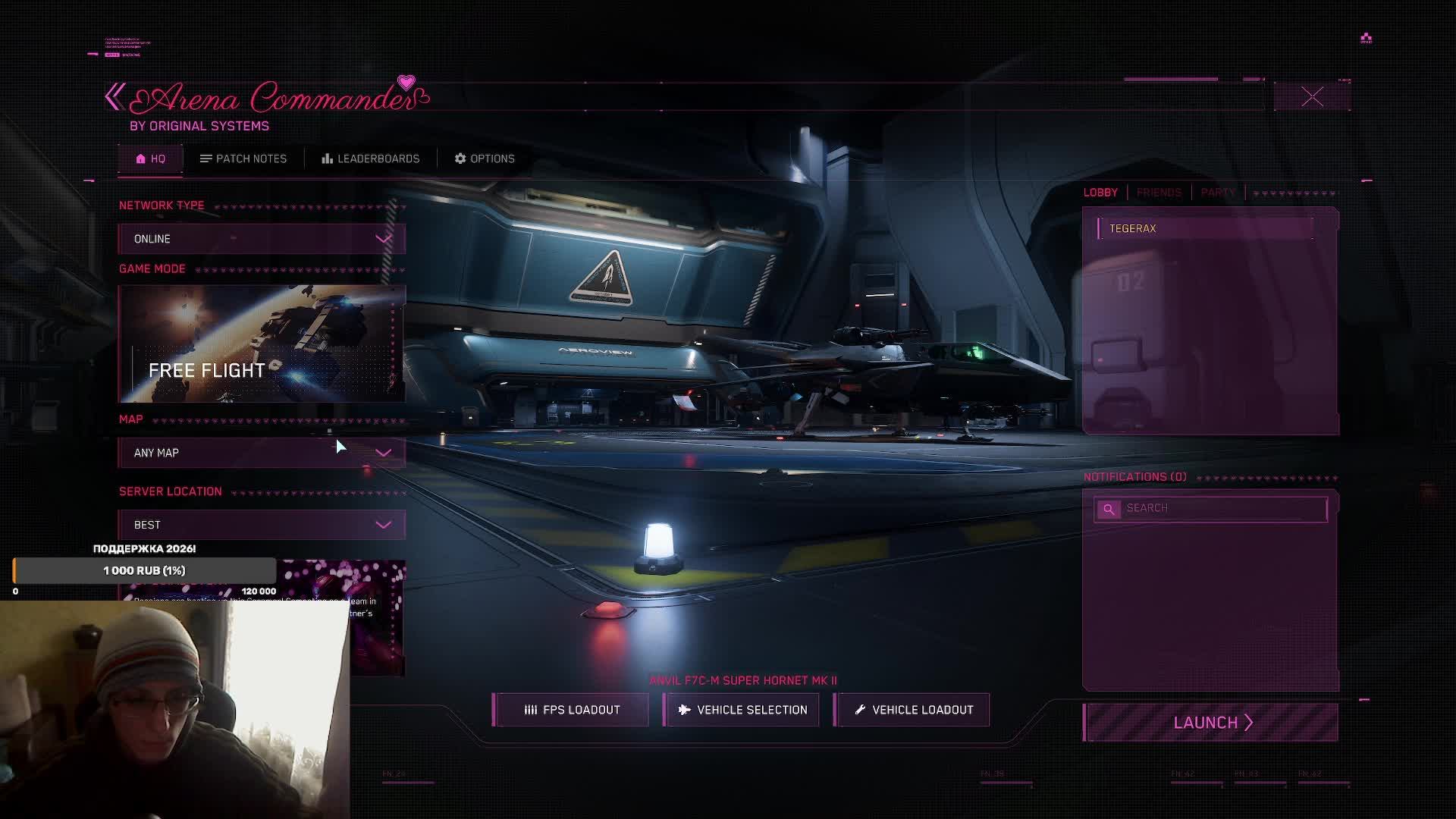Viewport: 1456px width, 819px height.
Task: Open the Any Map dropdown
Action: [262, 453]
